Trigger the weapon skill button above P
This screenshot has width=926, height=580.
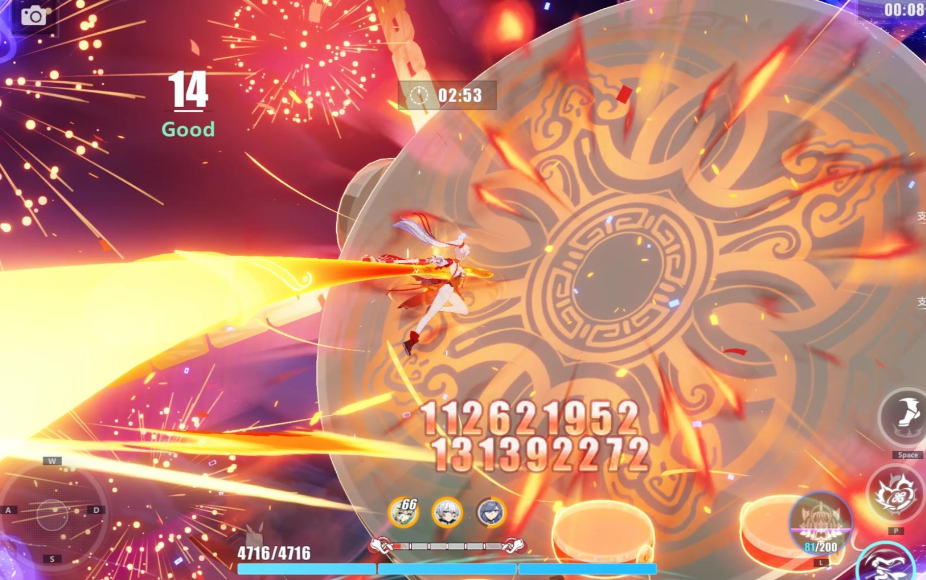tap(894, 493)
